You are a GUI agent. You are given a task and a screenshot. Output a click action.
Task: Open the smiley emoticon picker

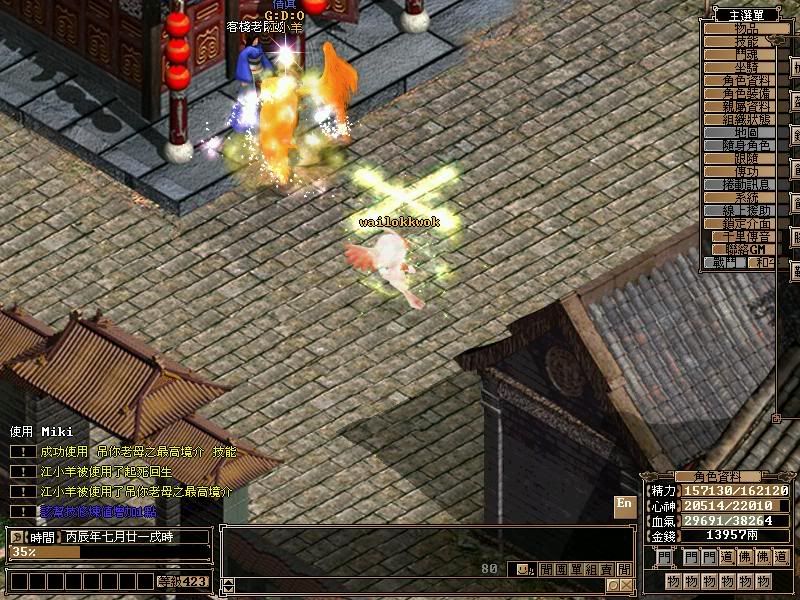[523, 570]
